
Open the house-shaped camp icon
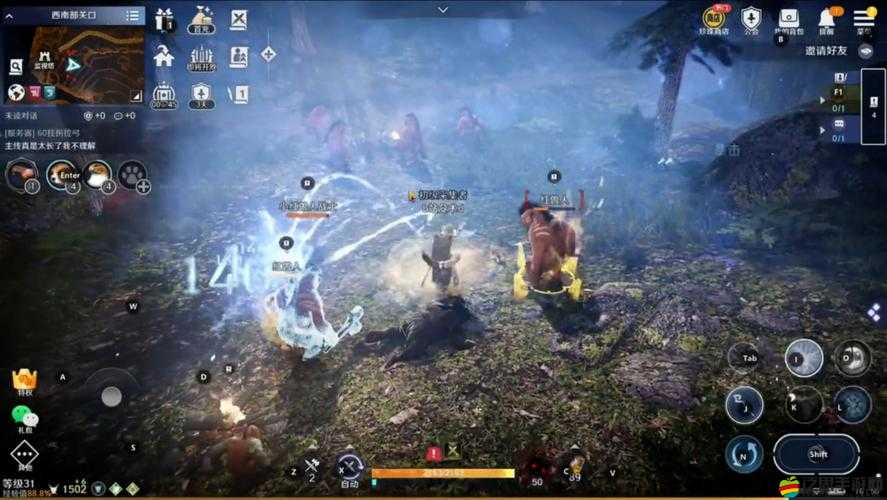(164, 56)
